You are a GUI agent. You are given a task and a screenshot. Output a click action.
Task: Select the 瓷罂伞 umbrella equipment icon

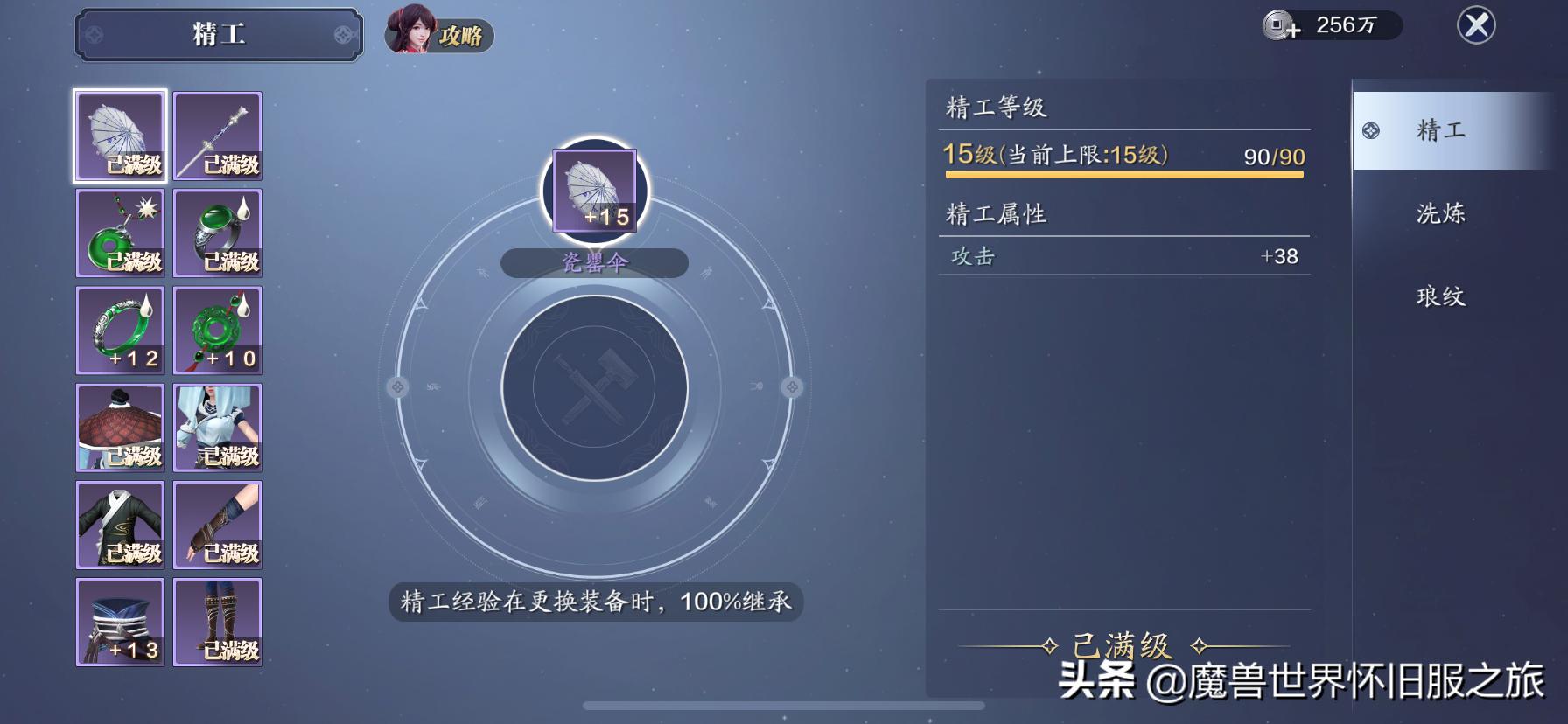(120, 136)
